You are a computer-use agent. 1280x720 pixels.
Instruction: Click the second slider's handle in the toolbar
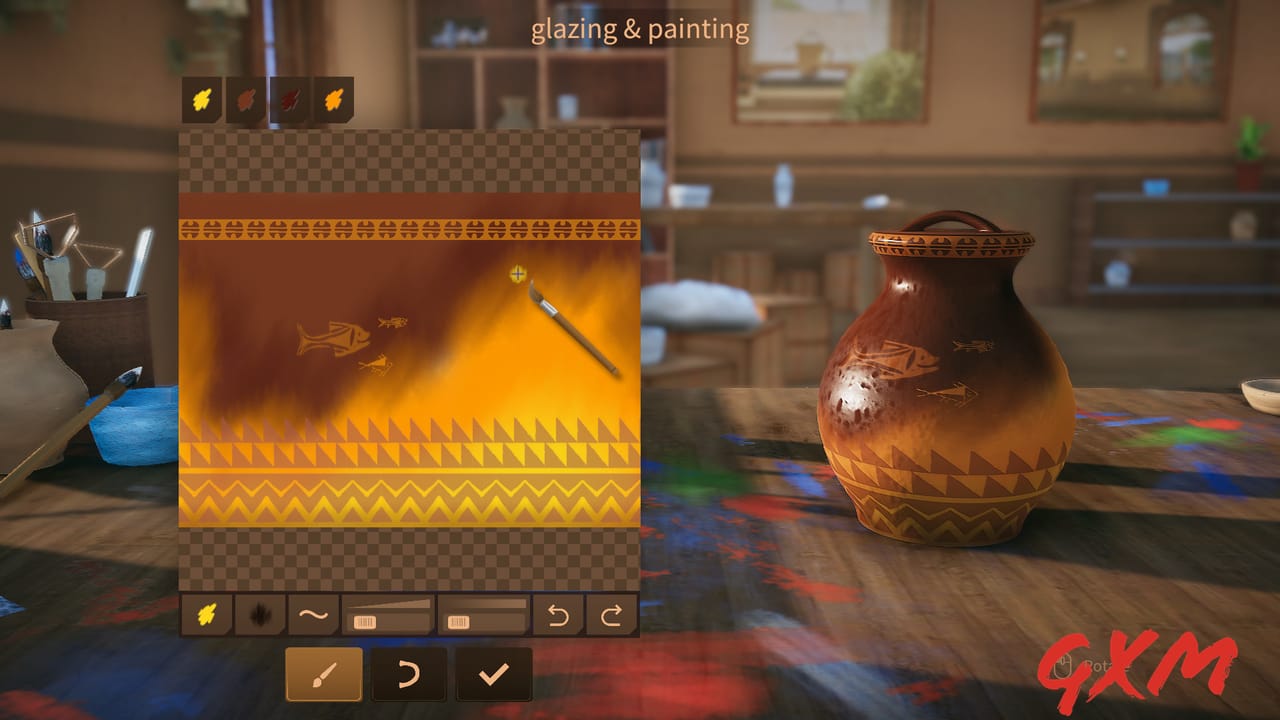460,620
